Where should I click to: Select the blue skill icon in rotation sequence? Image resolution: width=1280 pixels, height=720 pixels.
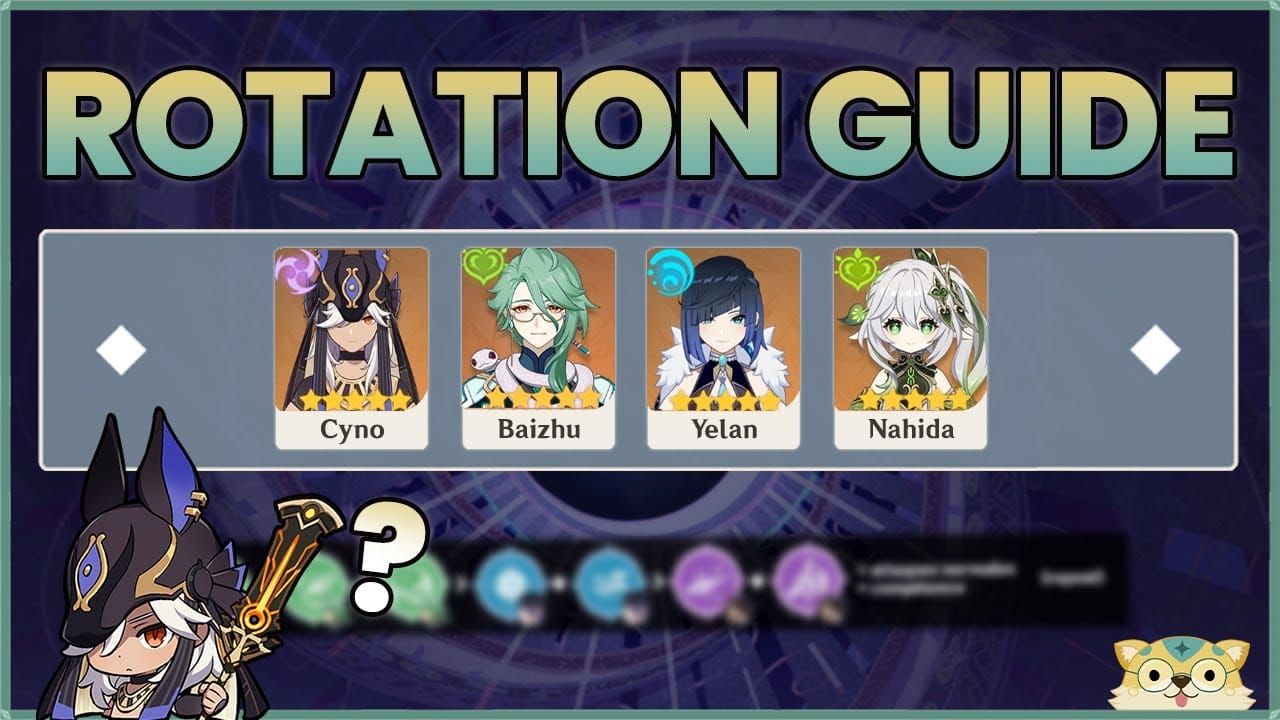tap(512, 580)
